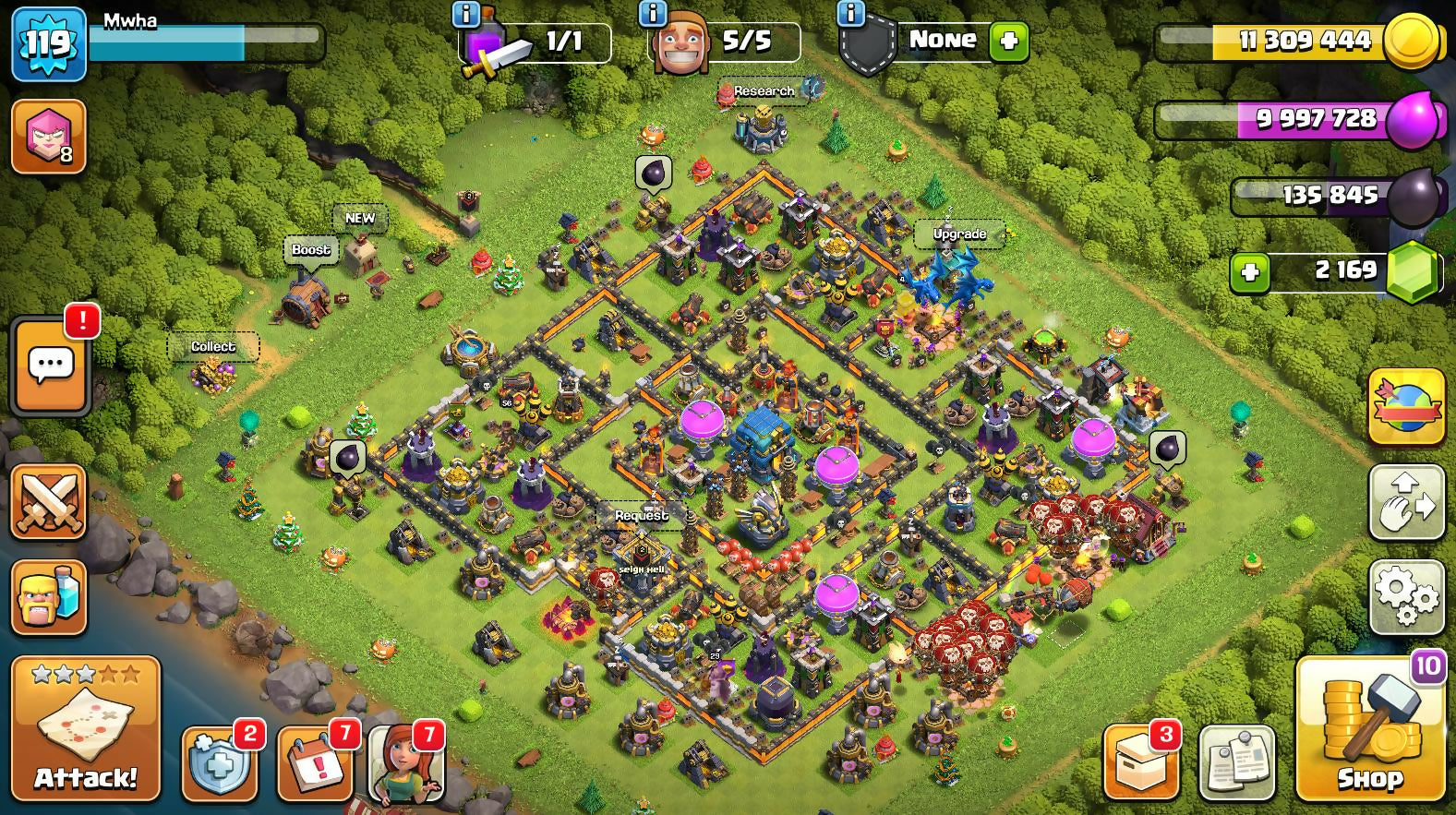Screen dimensions: 1456x815
Task: Open the villager girl news icon
Action: (x=406, y=764)
